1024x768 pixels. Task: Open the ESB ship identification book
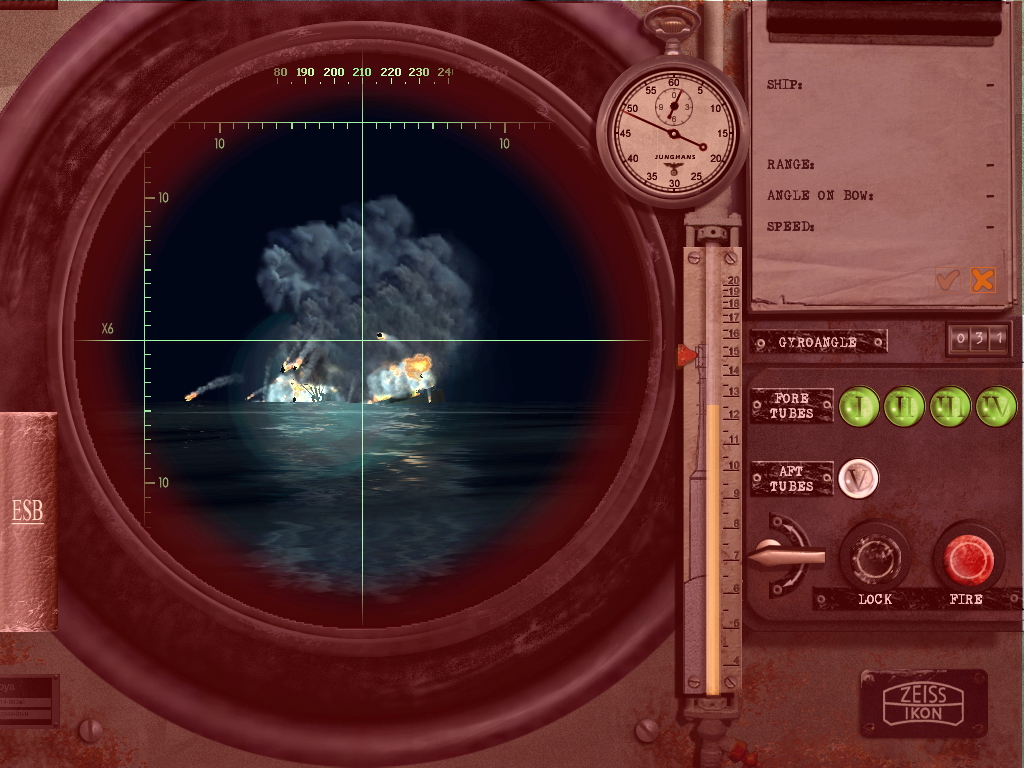[x=28, y=512]
